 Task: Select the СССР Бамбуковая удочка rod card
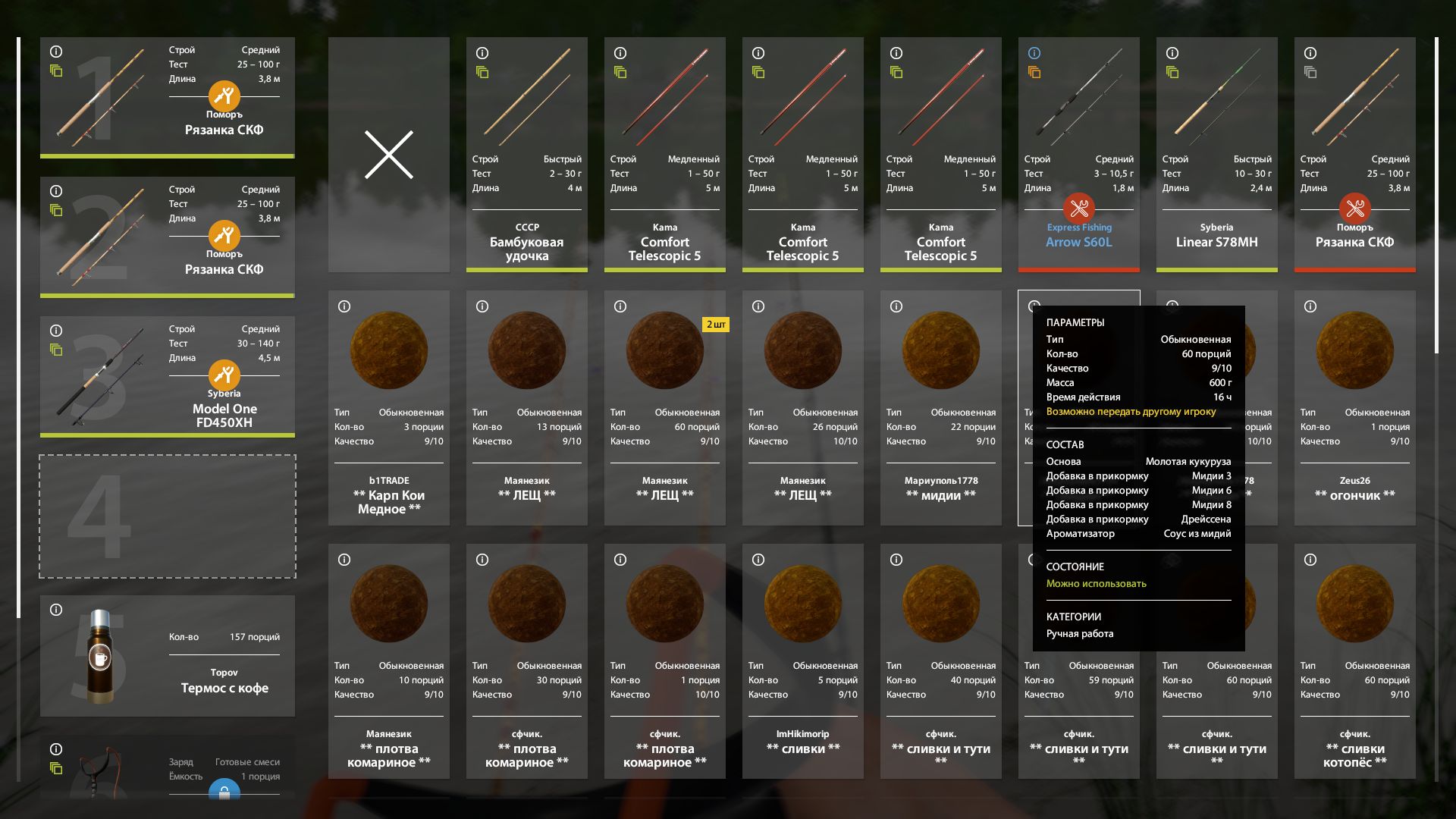526,155
